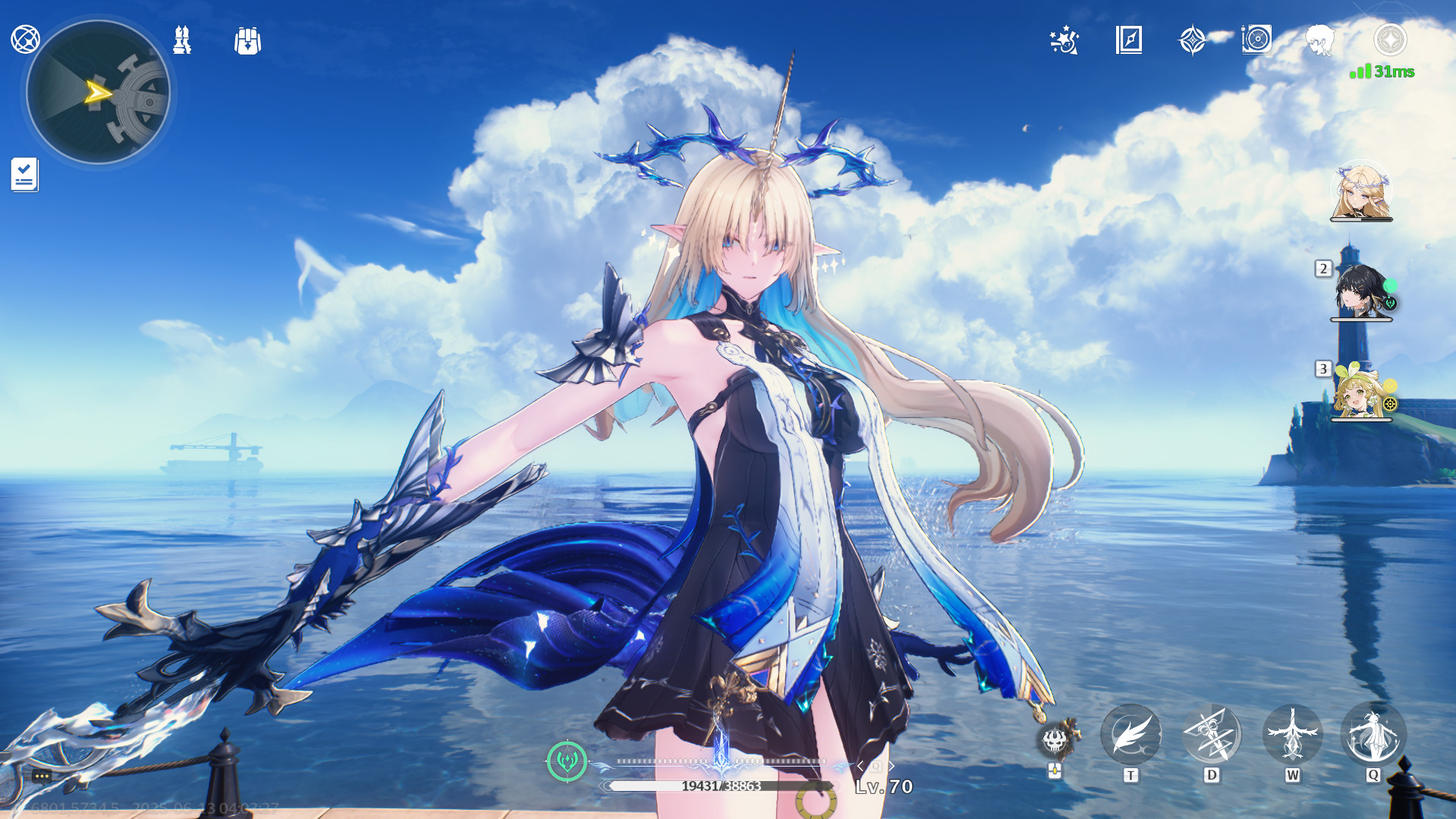Image resolution: width=1456 pixels, height=819 pixels.
Task: Select the active character's portrait on the right
Action: tap(1362, 191)
